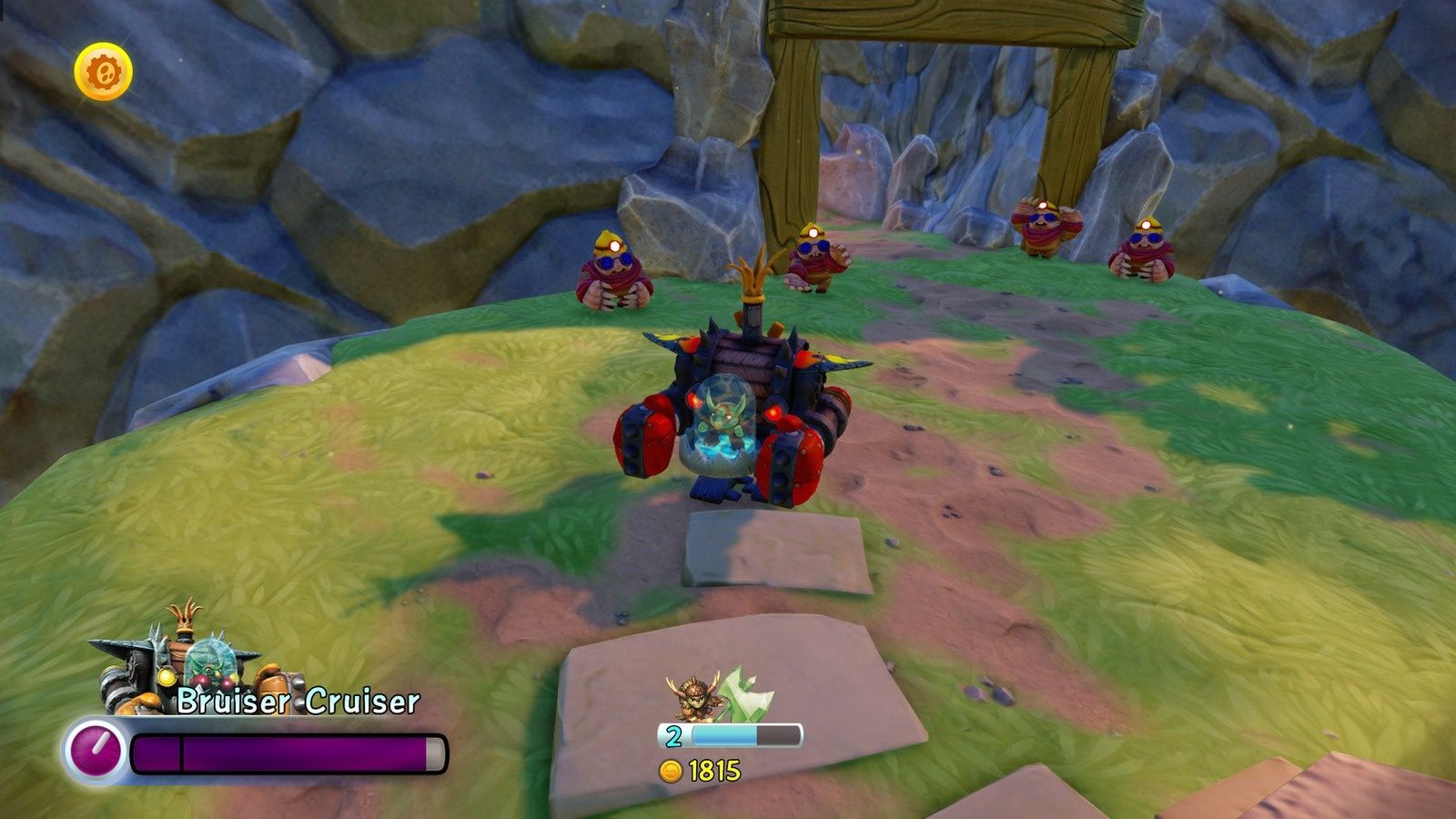The height and width of the screenshot is (819, 1456).
Task: Select the coin count 1815 readout
Action: coord(713,769)
